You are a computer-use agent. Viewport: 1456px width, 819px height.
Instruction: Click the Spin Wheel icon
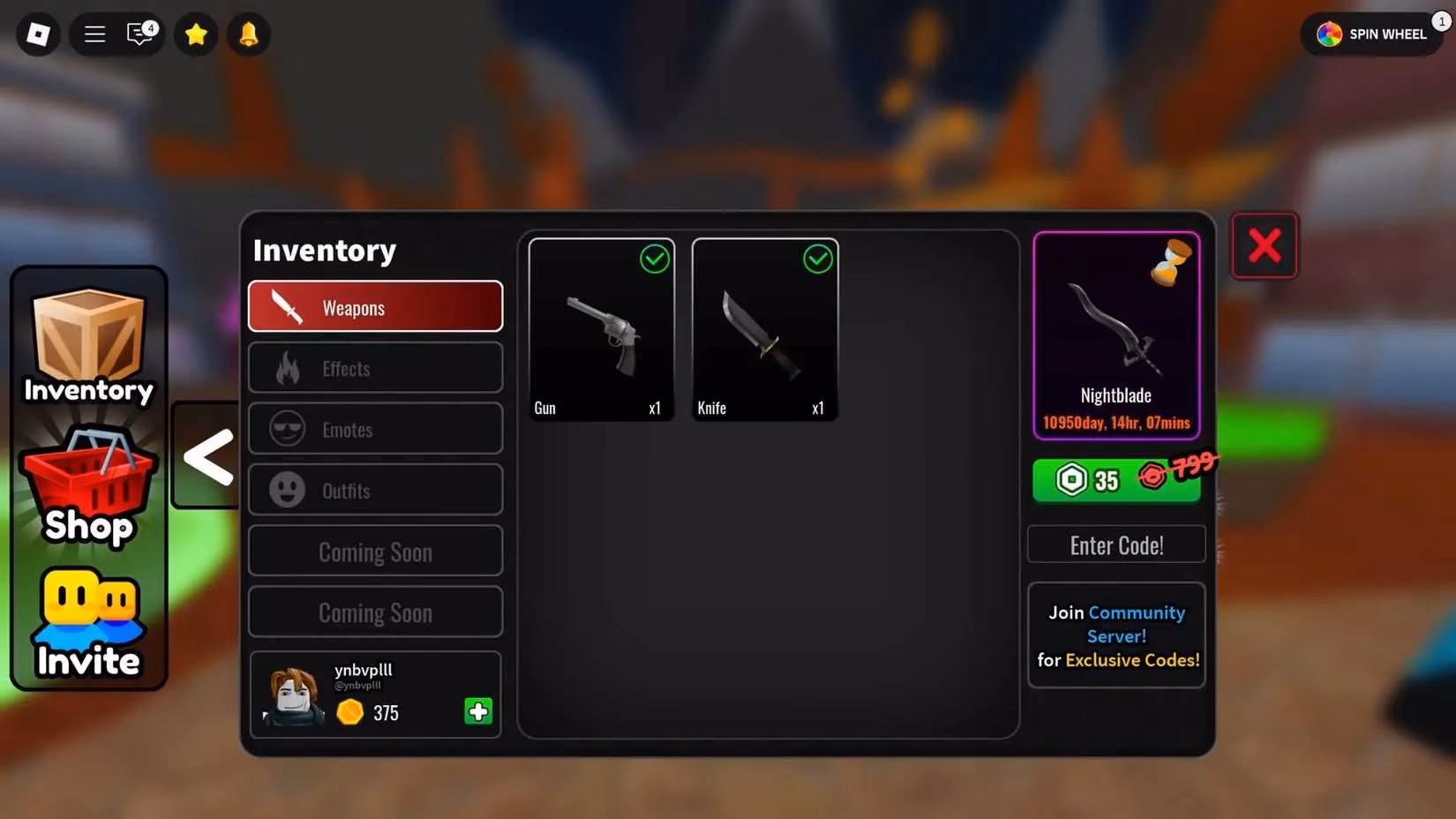click(1327, 34)
